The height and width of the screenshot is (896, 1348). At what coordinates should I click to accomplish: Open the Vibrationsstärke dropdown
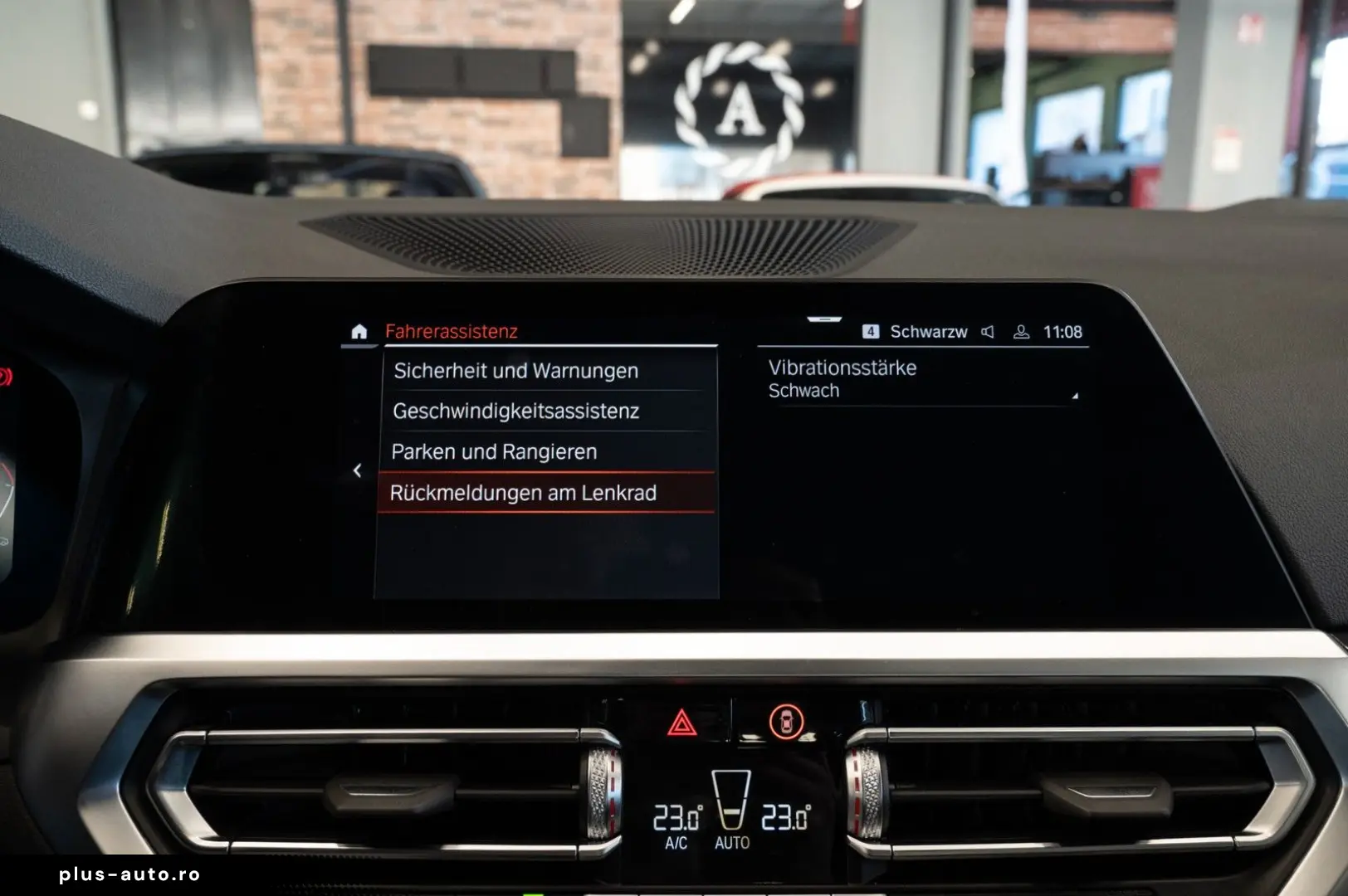[x=842, y=368]
